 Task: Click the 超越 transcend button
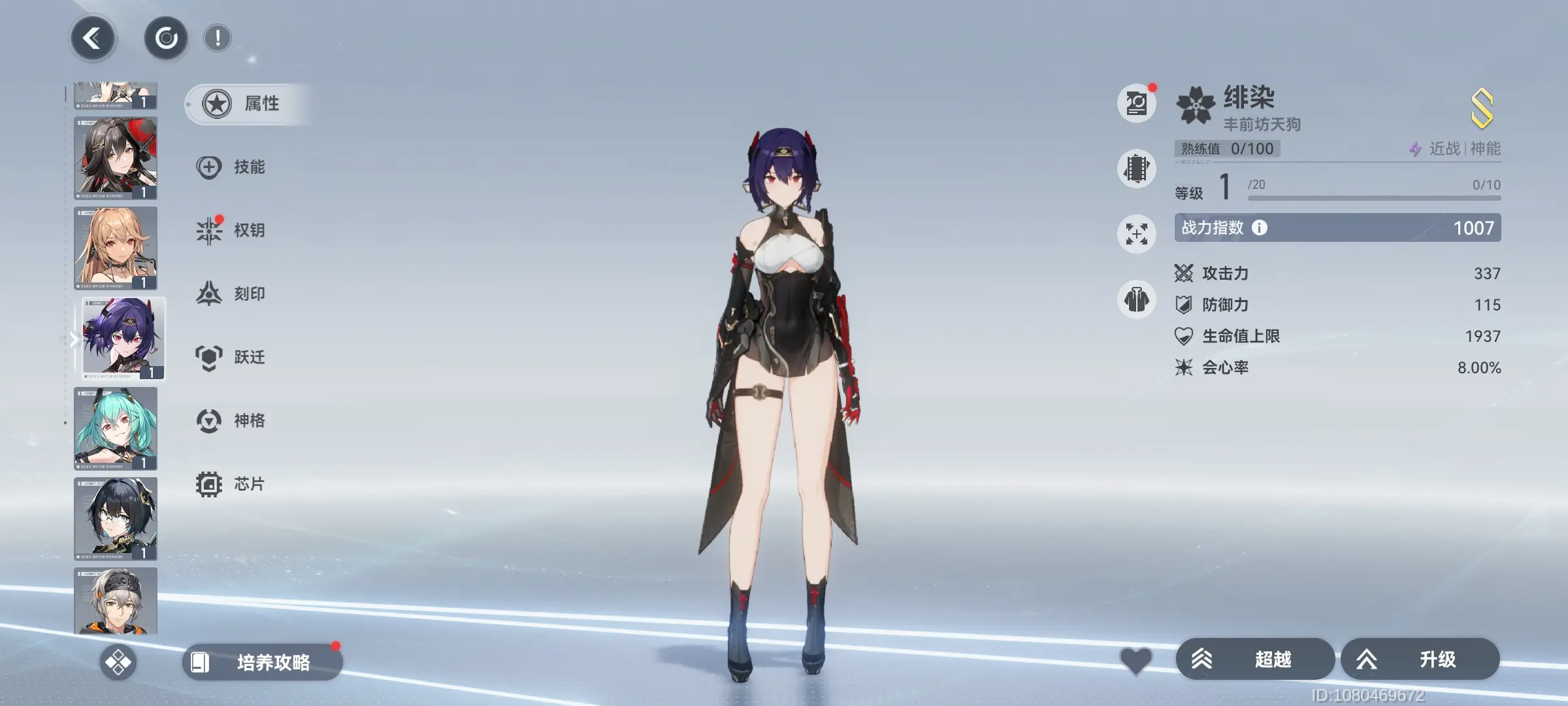(x=1254, y=660)
